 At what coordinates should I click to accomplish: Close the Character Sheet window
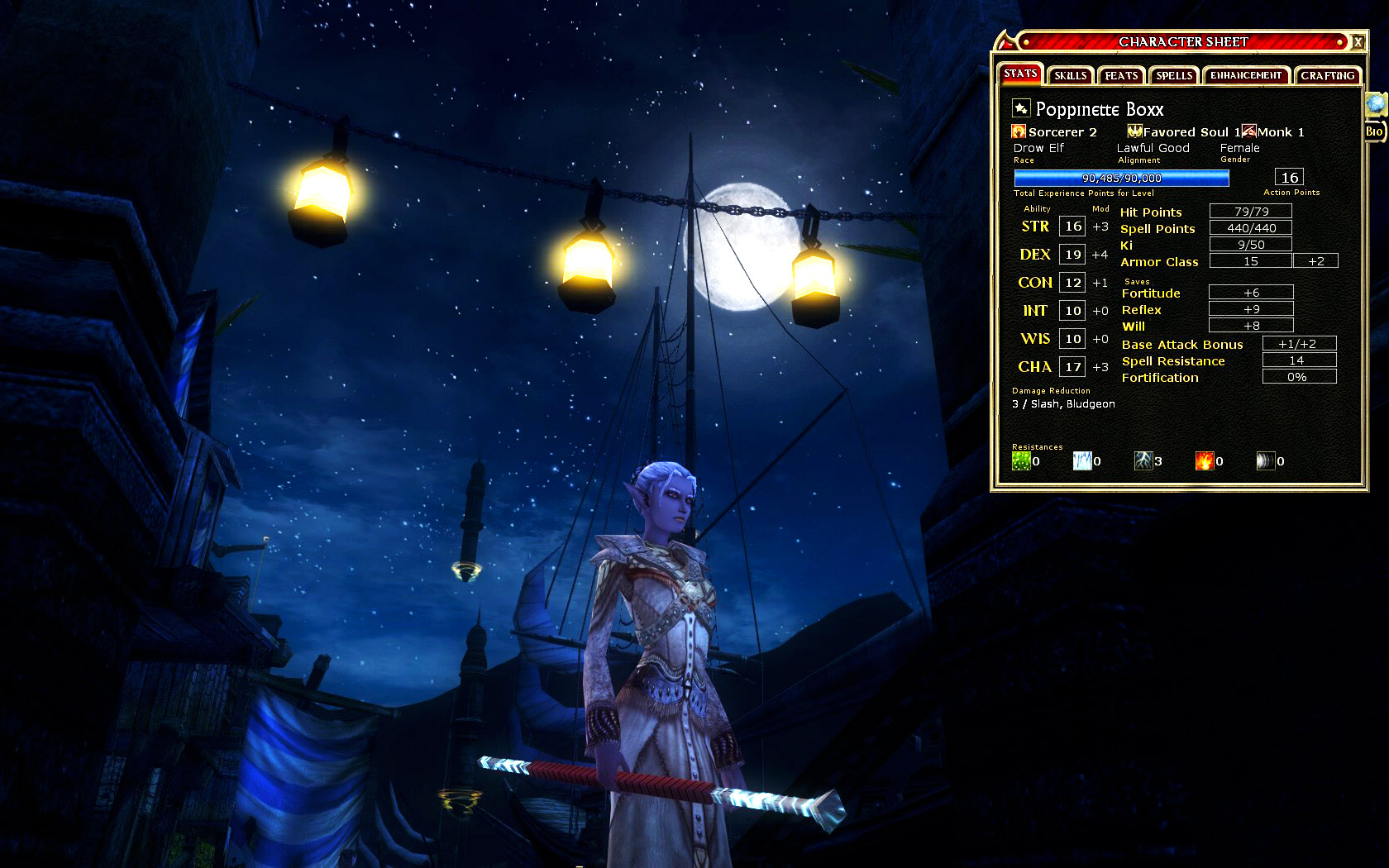click(1358, 42)
